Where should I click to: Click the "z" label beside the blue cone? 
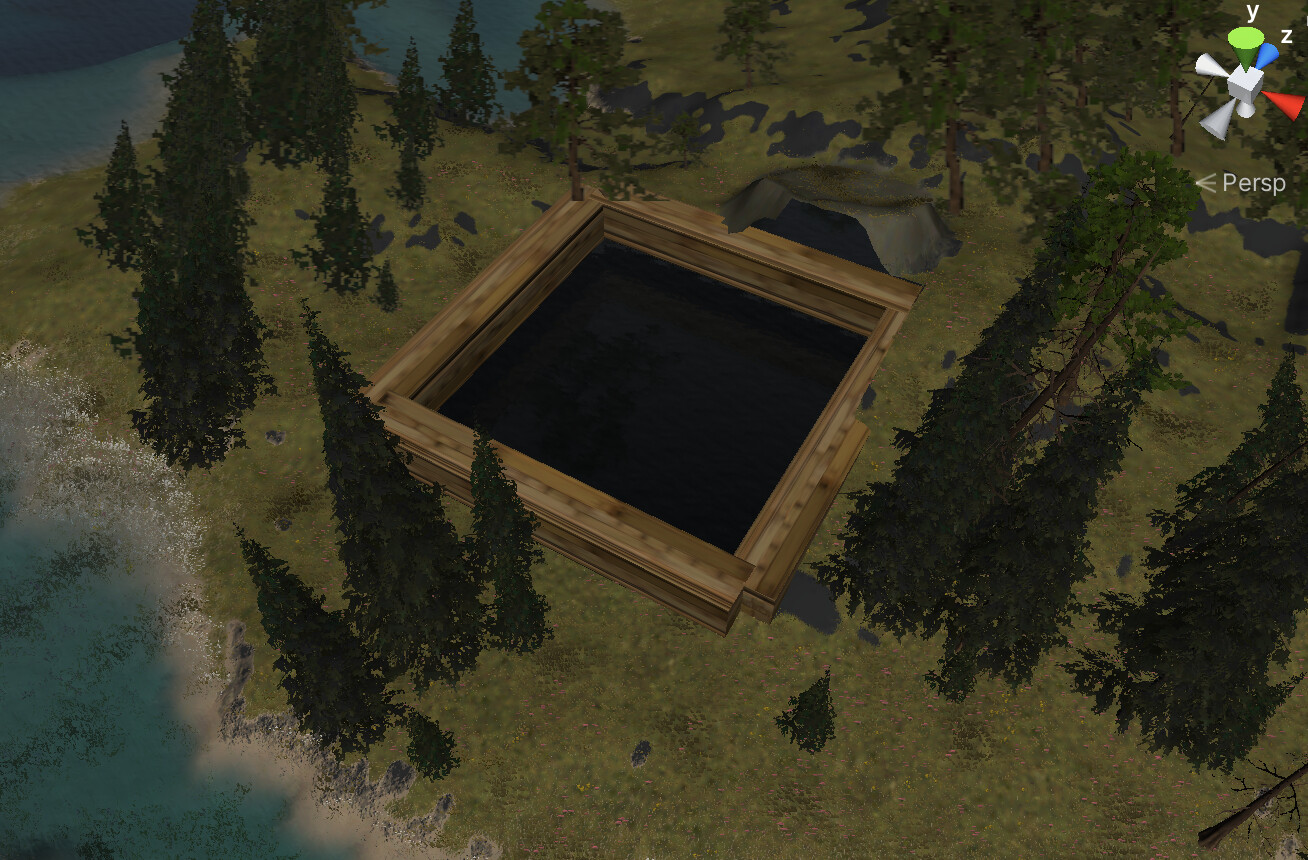(1286, 35)
